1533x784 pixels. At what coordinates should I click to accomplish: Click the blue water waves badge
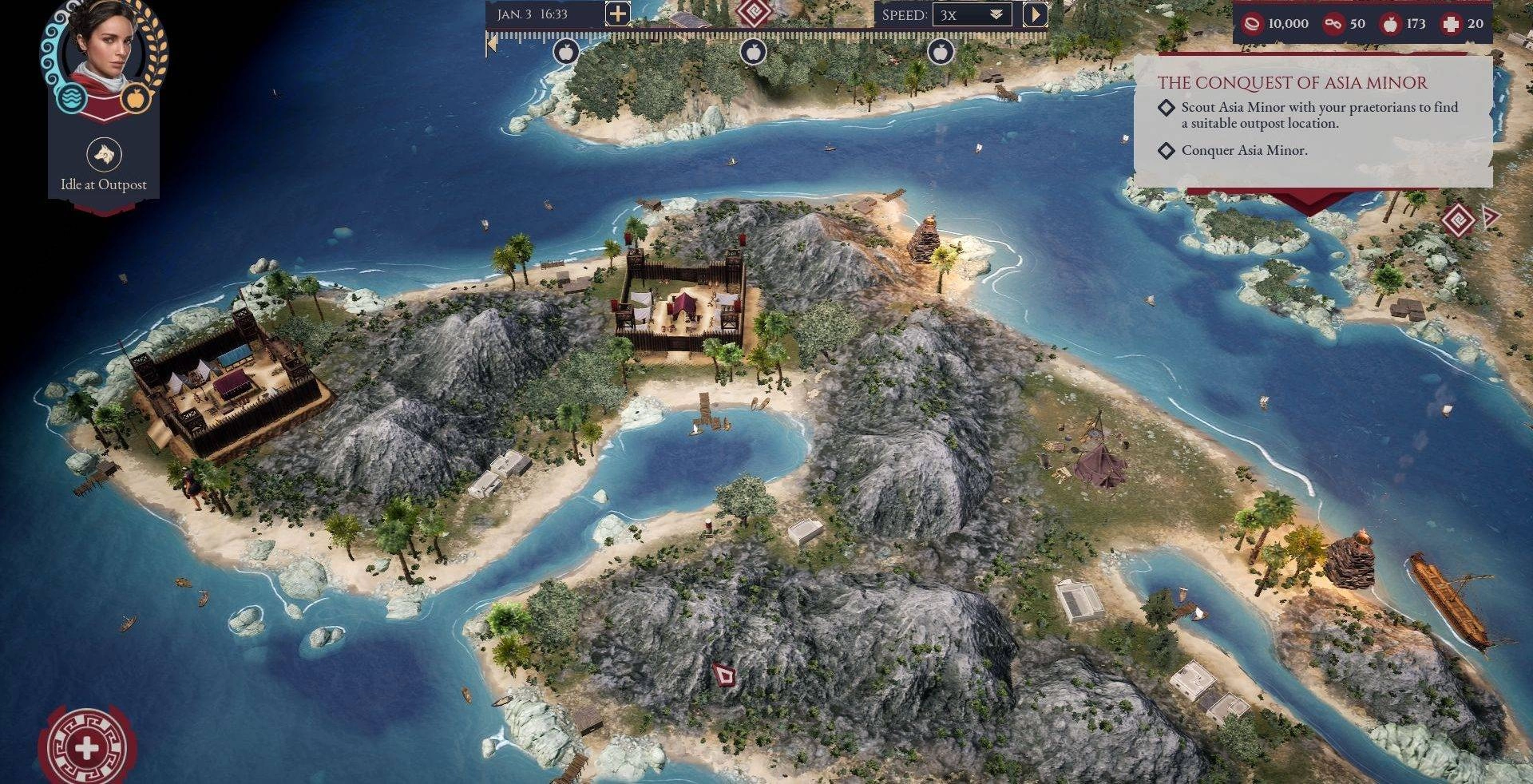pos(71,98)
